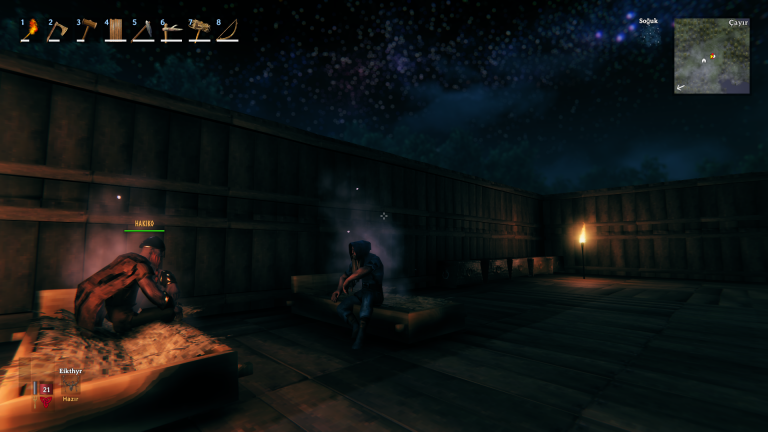Equip the hoe from slot 5
The width and height of the screenshot is (768, 432).
144,30
